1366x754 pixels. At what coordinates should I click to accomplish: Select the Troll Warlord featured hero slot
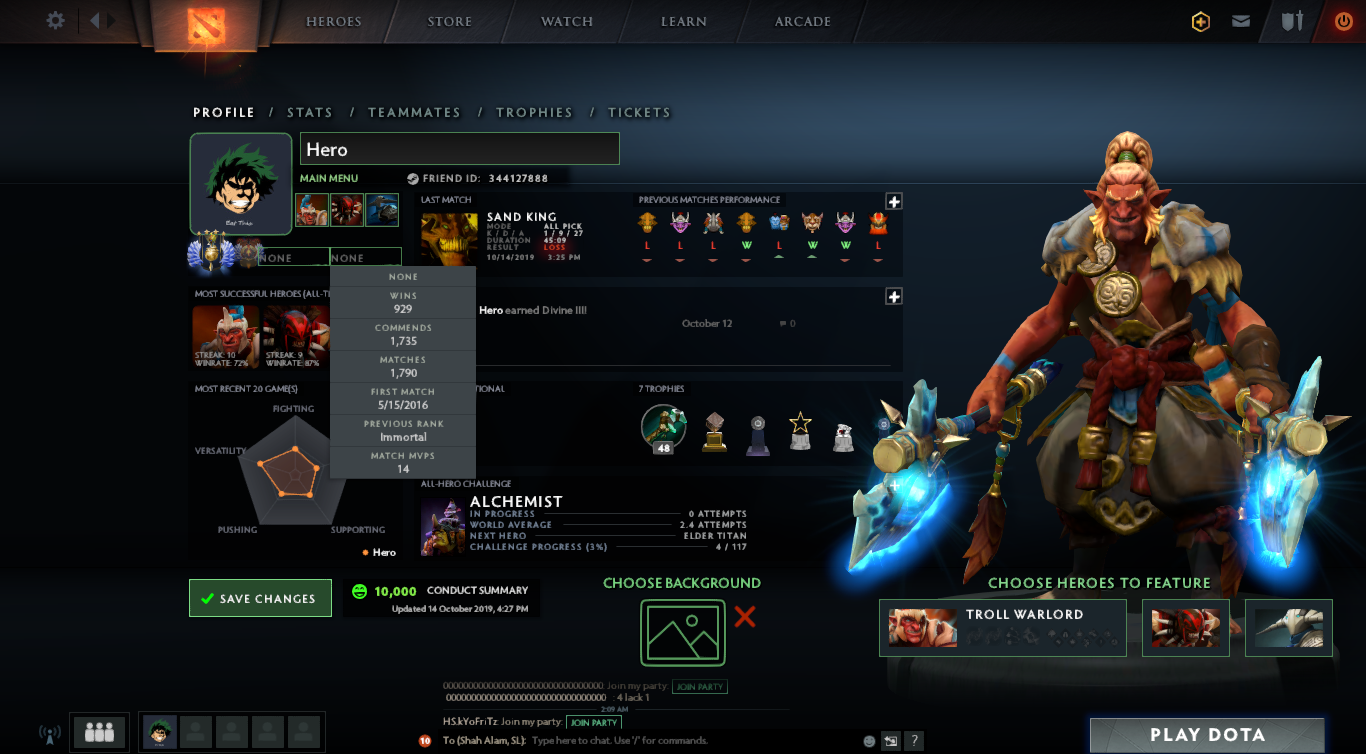[1002, 628]
